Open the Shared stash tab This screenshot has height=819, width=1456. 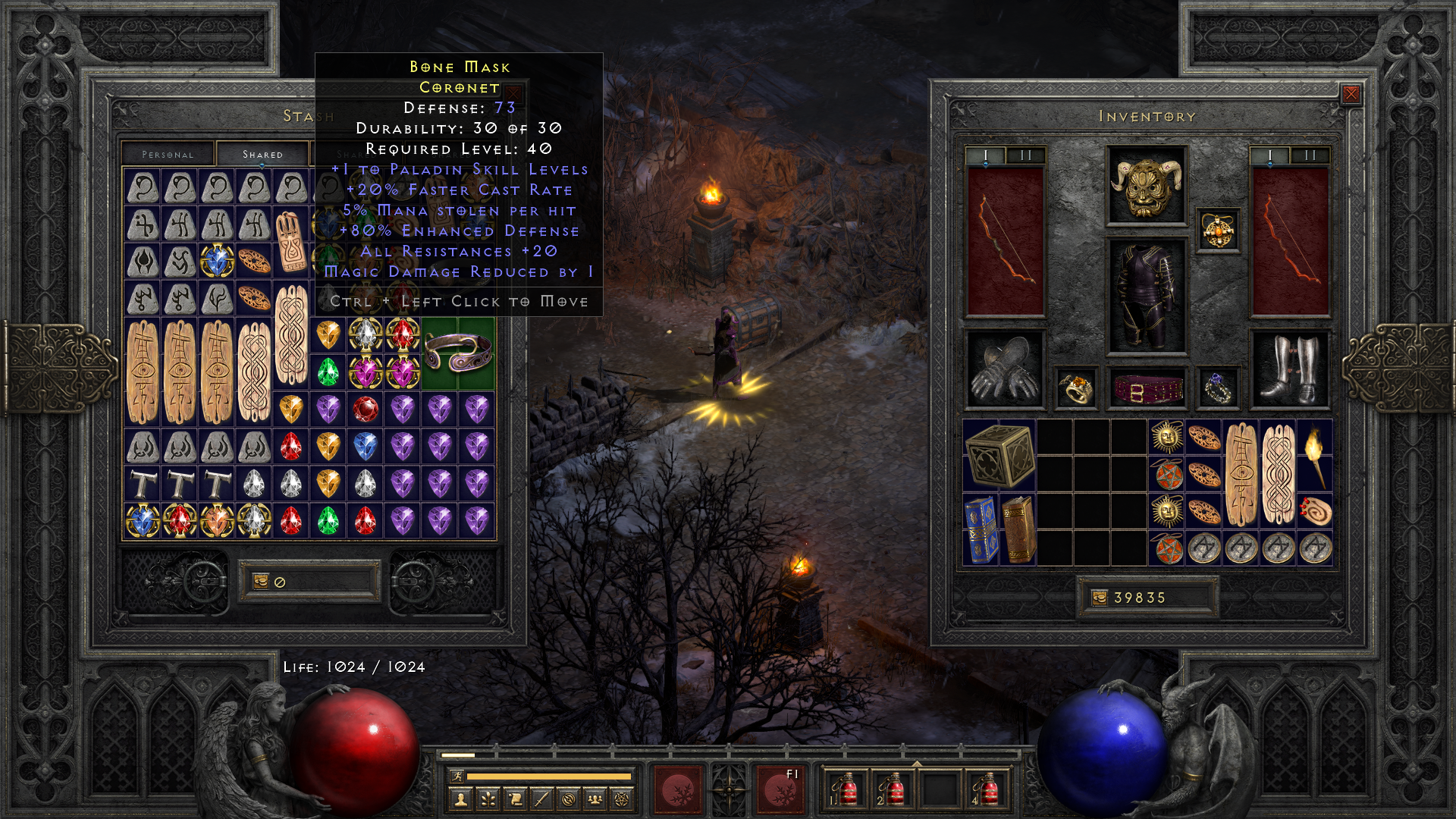pos(262,154)
